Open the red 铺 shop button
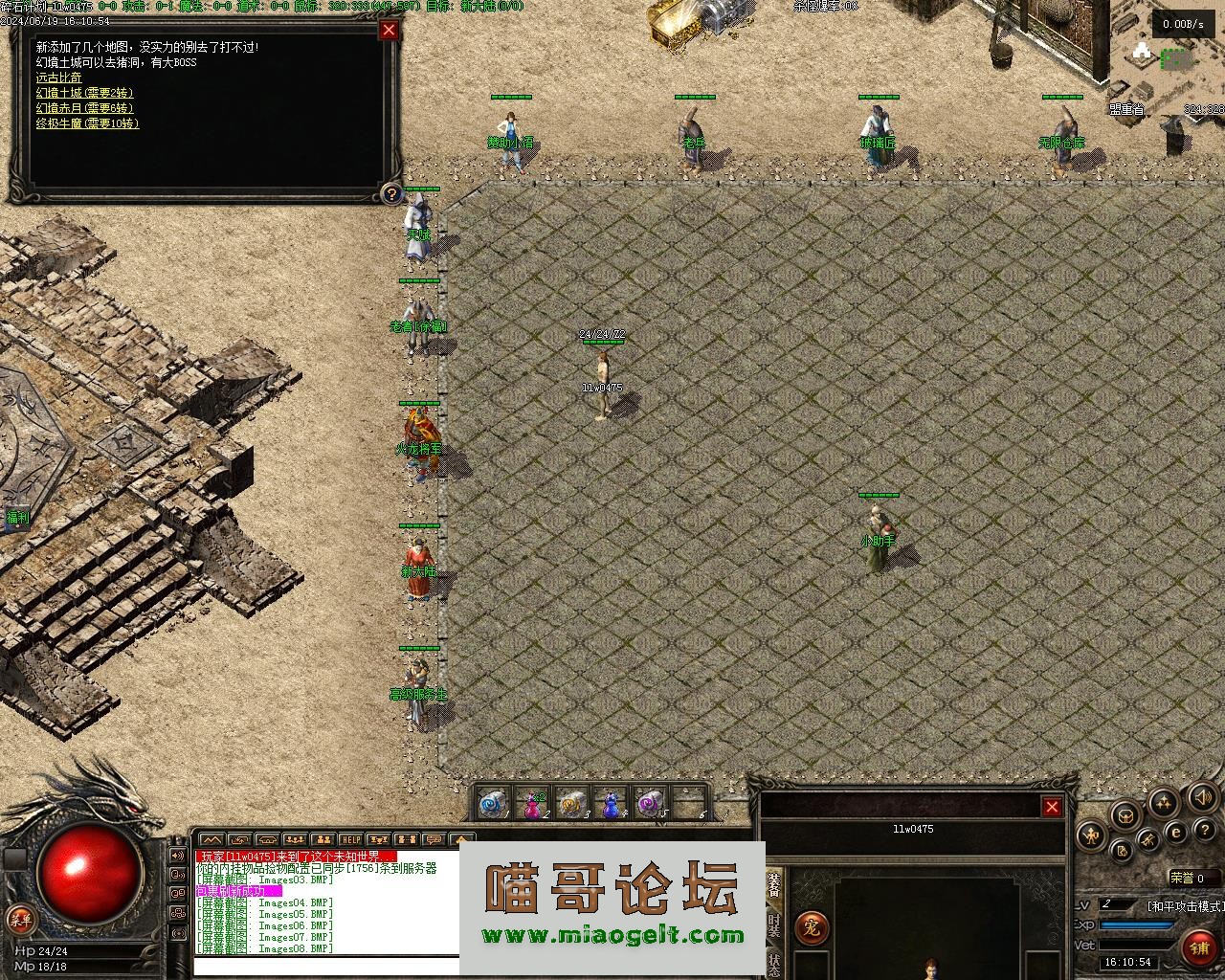Image resolution: width=1225 pixels, height=980 pixels. pos(1199,947)
